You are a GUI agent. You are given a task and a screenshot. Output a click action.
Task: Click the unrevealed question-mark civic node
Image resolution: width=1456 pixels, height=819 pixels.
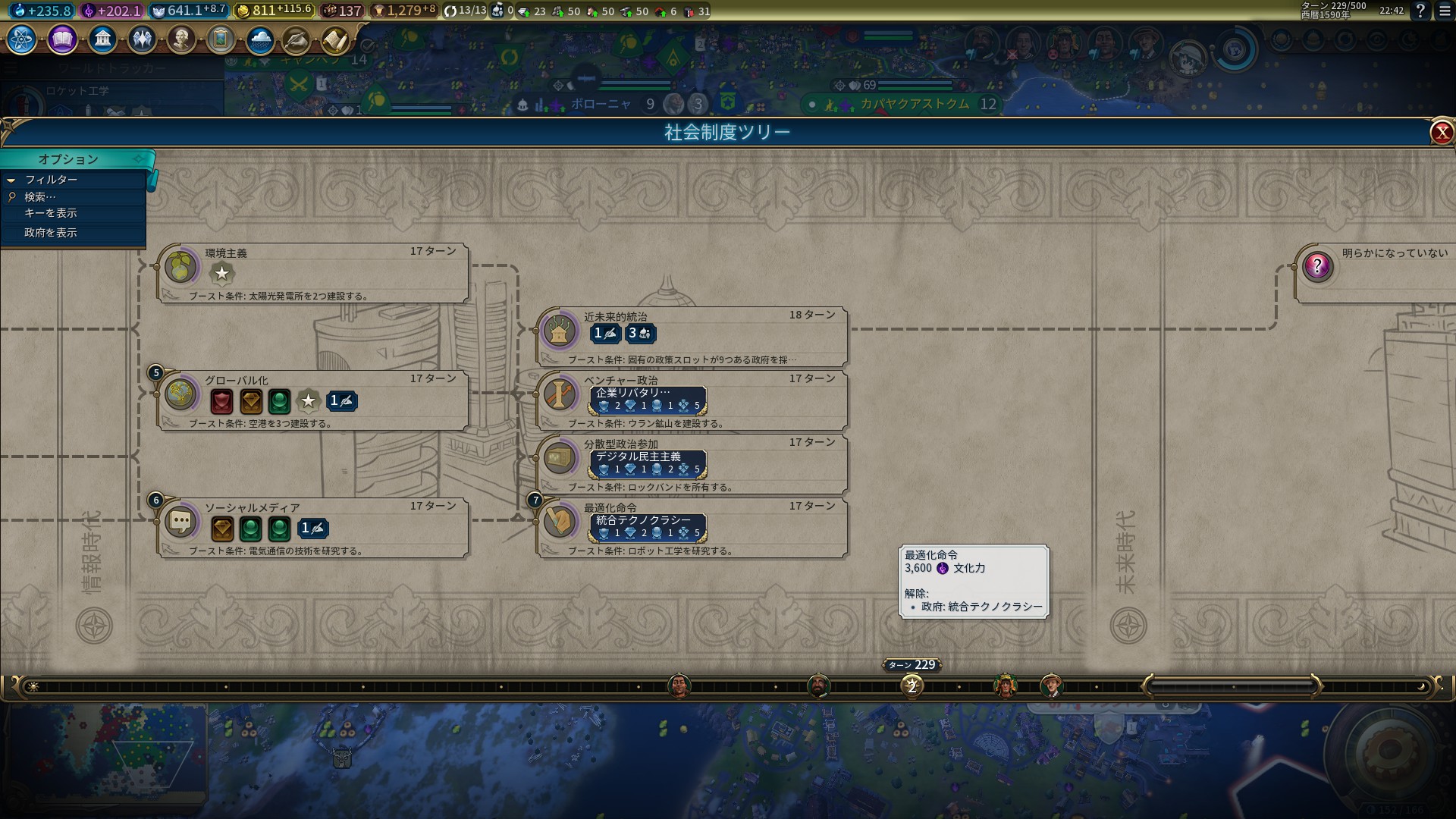coord(1317,267)
